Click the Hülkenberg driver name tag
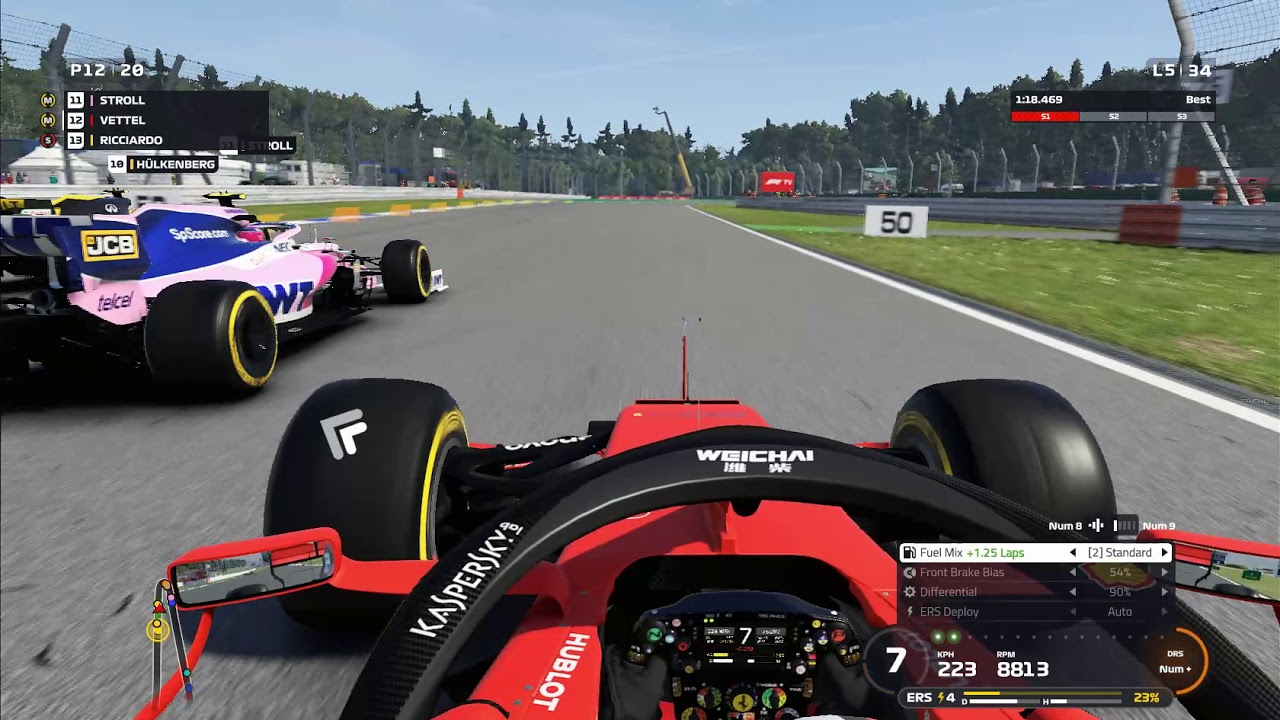 (x=174, y=164)
